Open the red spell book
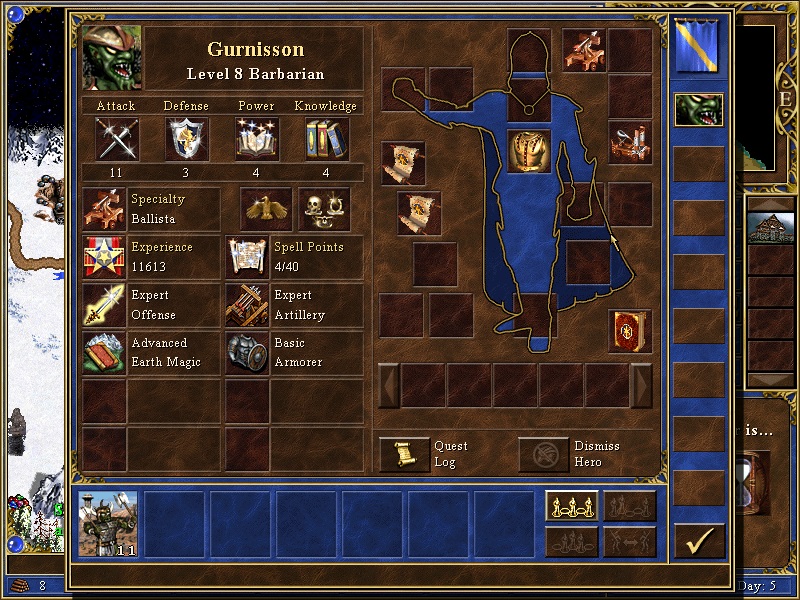The width and height of the screenshot is (800, 600). (630, 331)
